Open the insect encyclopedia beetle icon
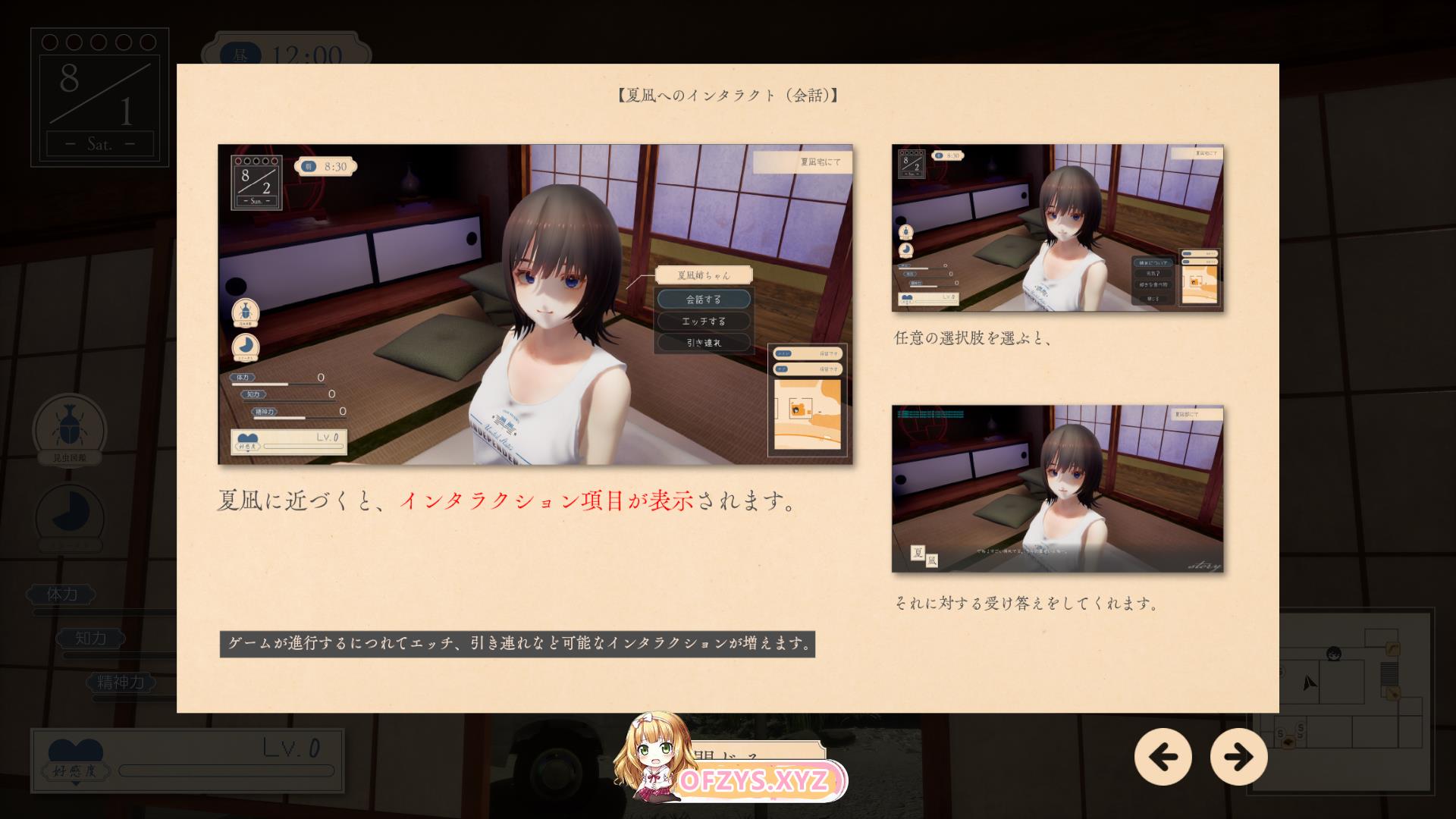 (x=69, y=429)
